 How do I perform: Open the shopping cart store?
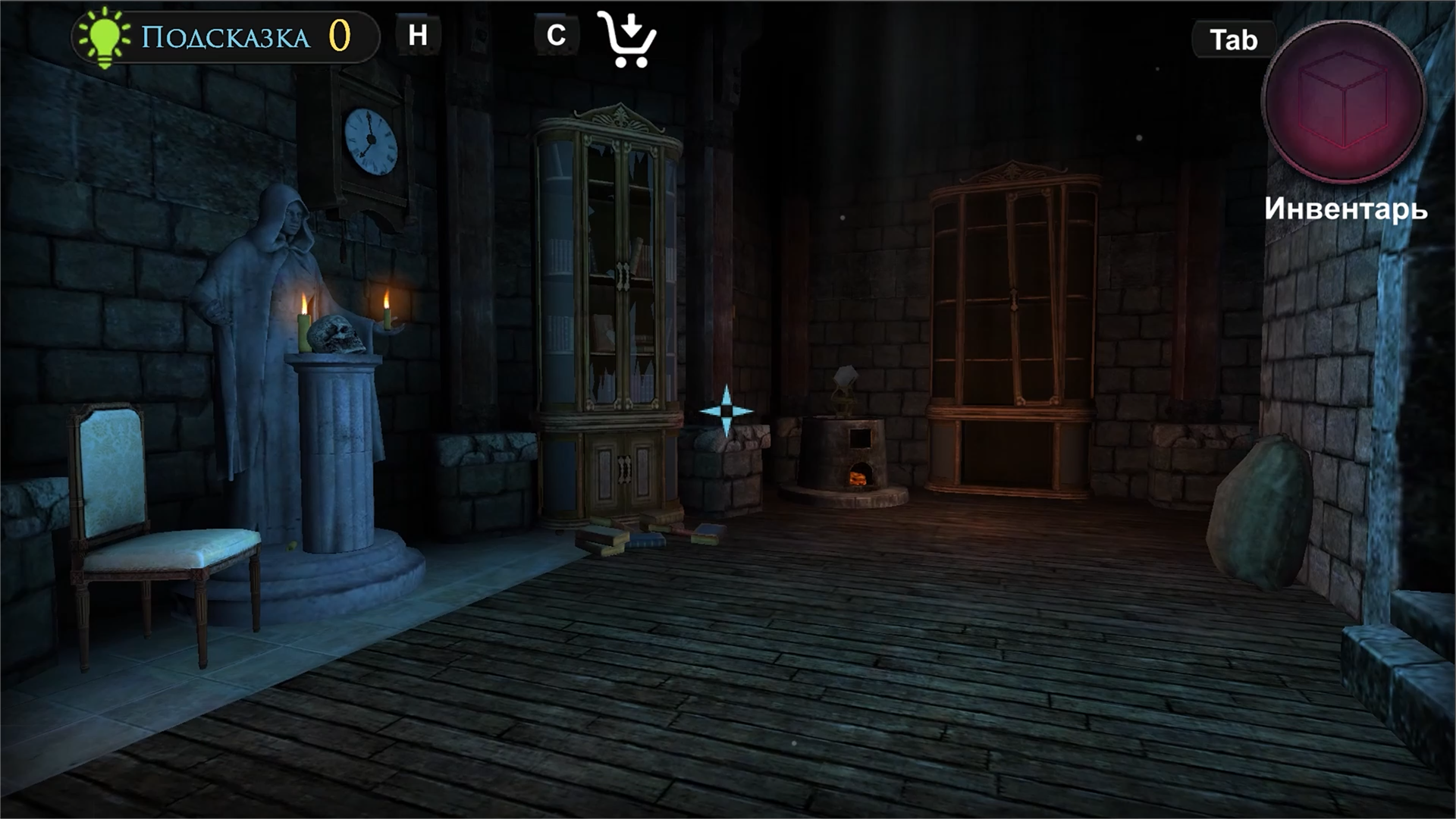click(628, 39)
